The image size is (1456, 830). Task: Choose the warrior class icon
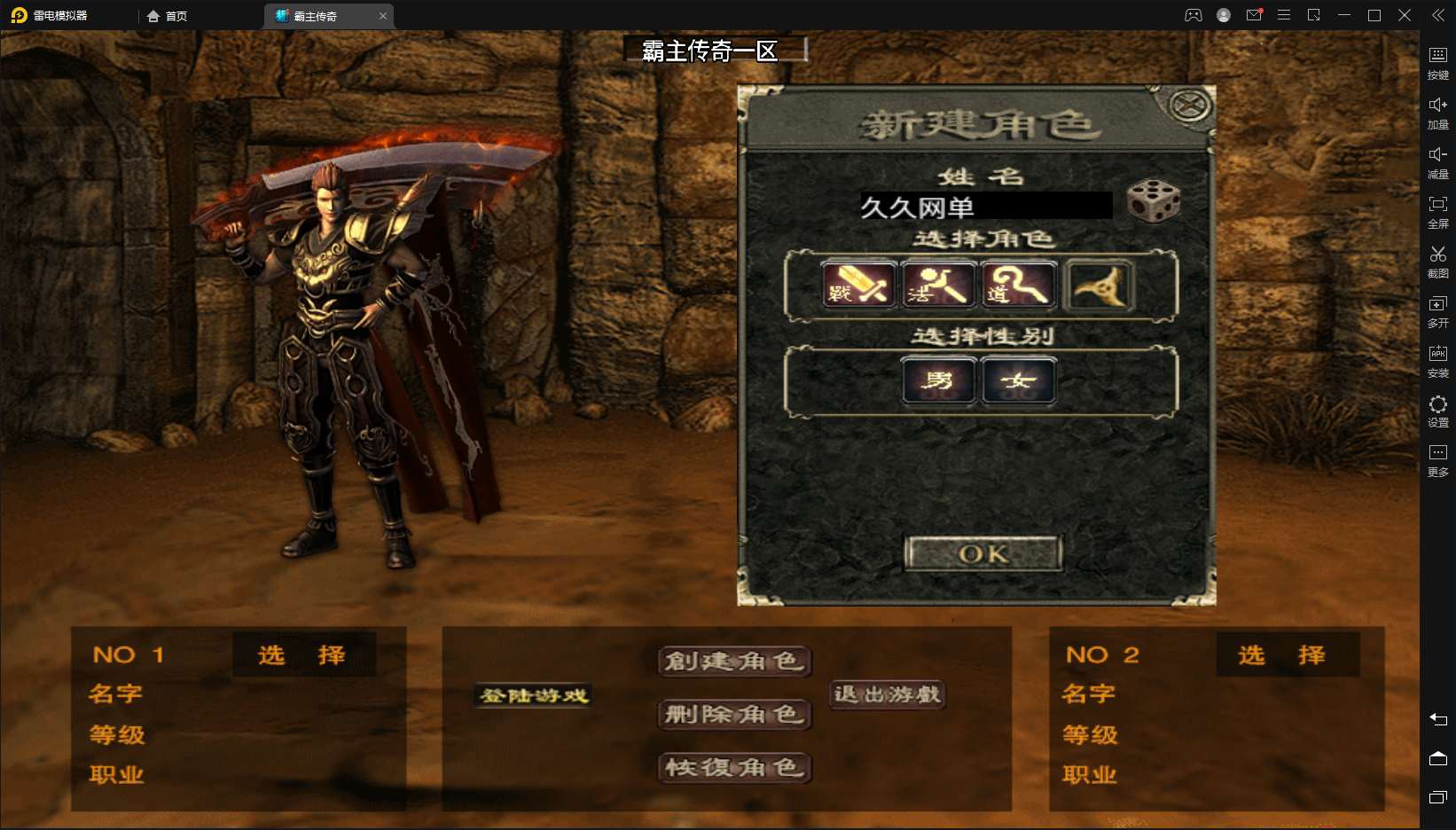tap(858, 286)
